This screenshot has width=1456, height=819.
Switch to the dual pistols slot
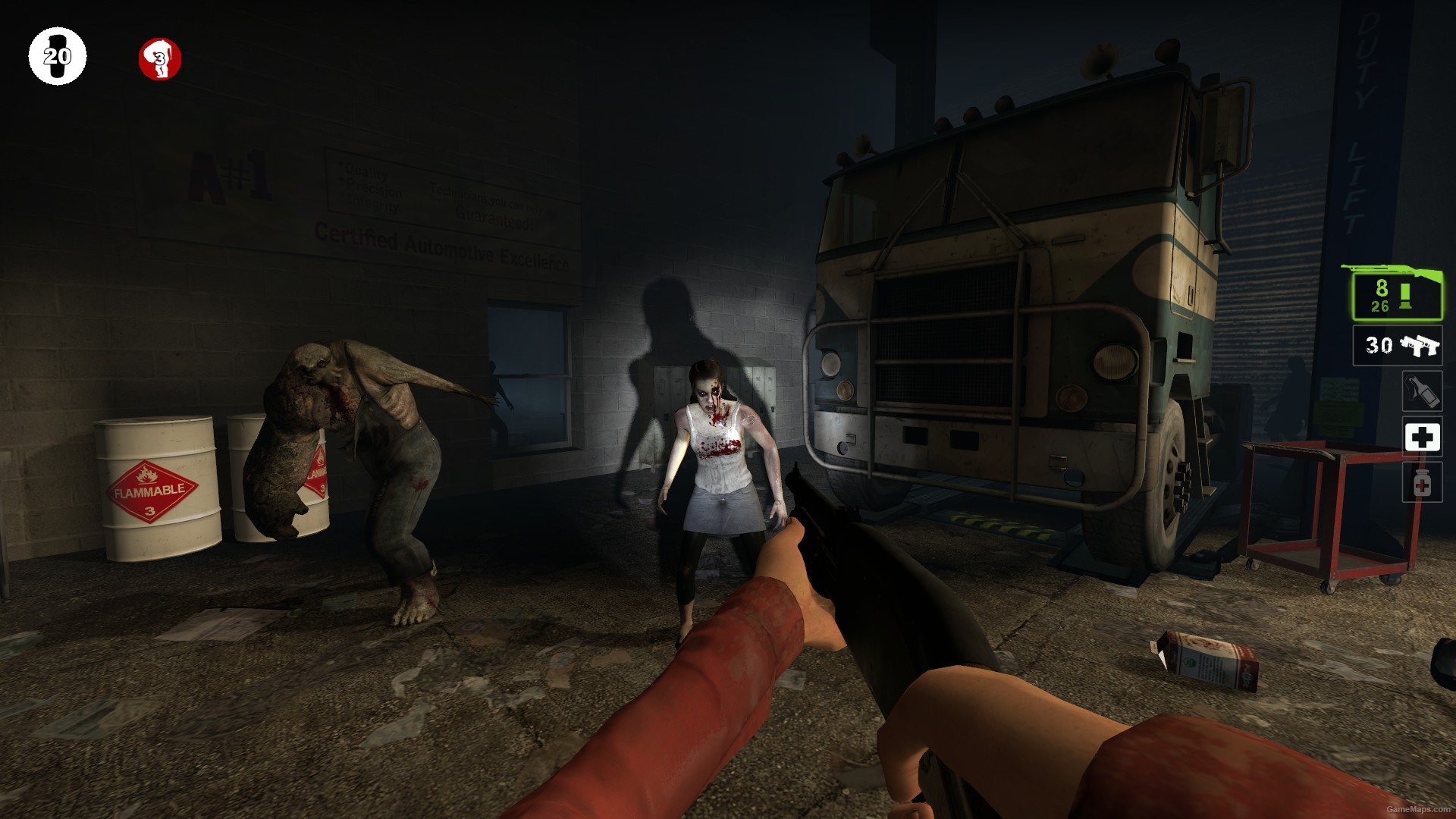(x=1398, y=346)
